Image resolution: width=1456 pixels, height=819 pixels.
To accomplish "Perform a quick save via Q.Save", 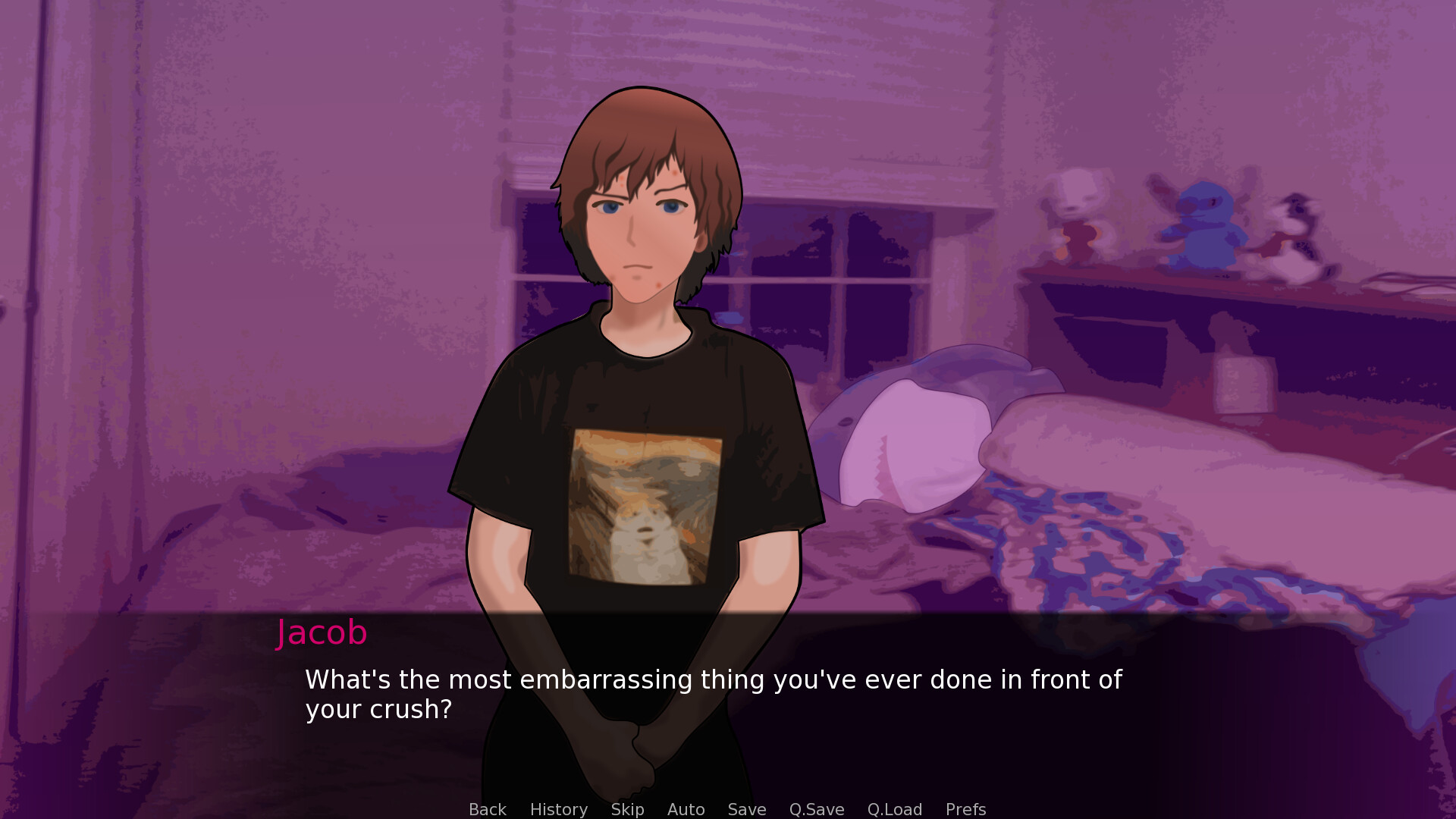I will pos(816,809).
